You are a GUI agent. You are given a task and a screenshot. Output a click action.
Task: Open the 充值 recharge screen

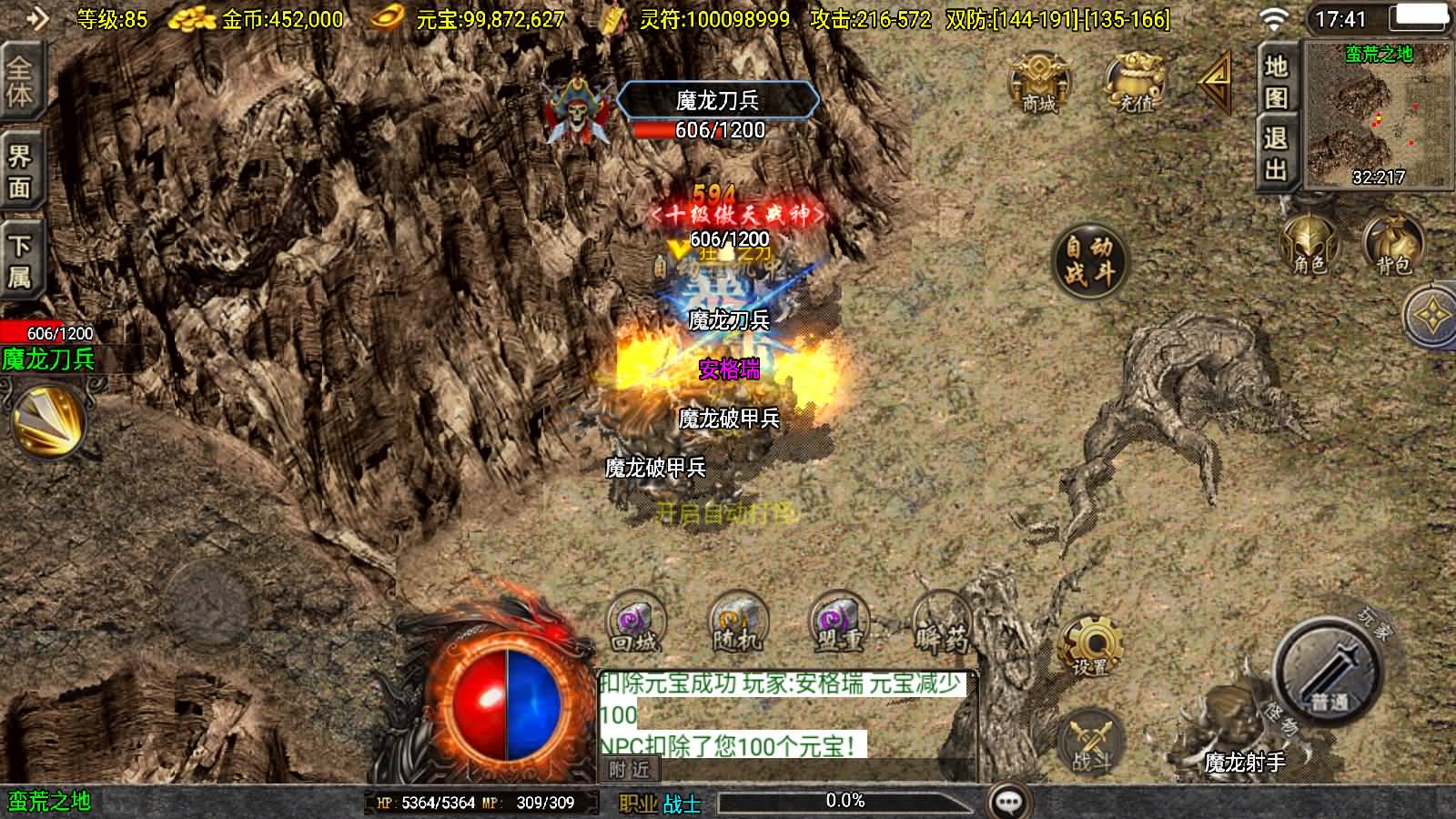tap(1135, 82)
